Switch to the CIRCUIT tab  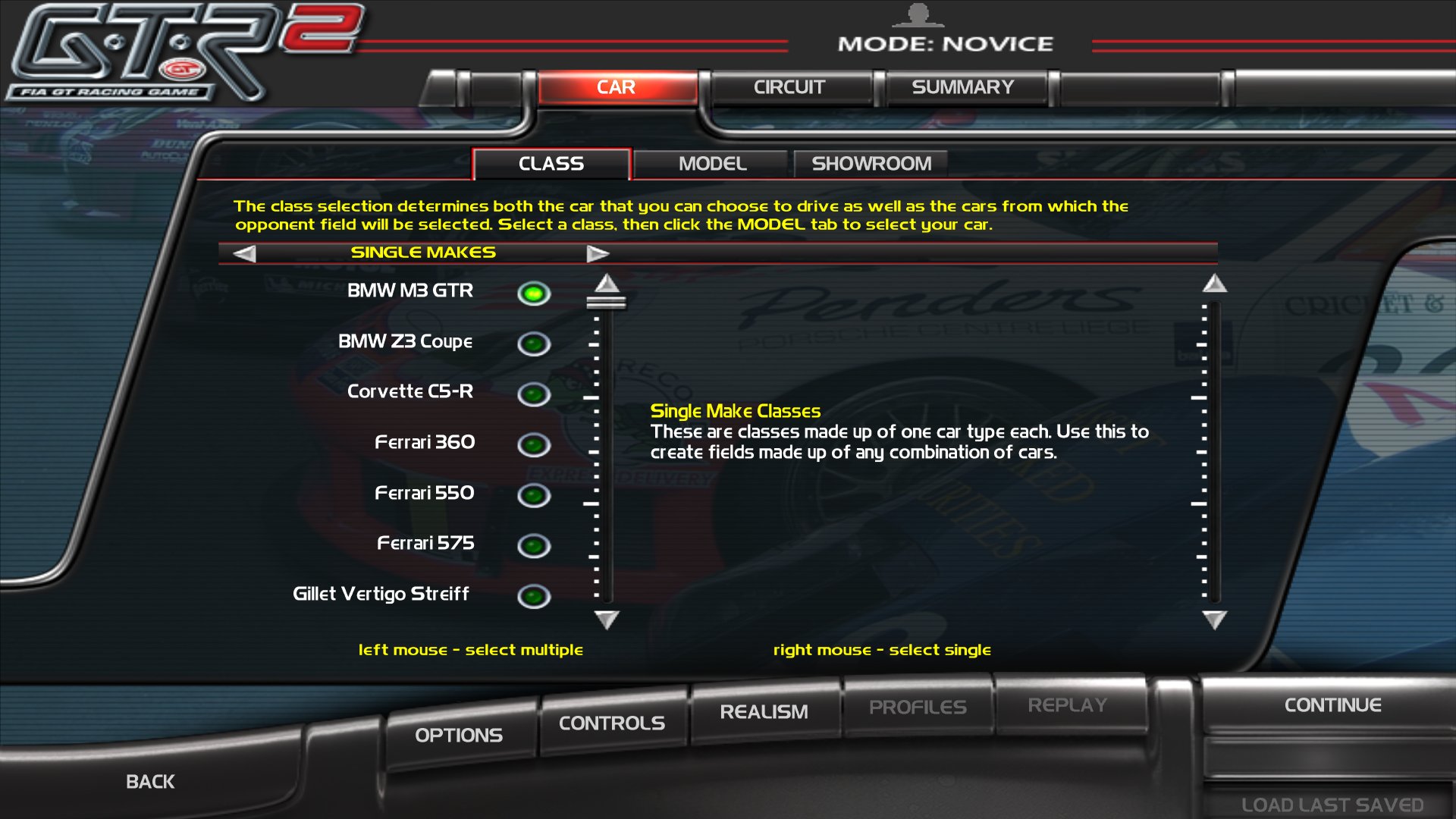(x=789, y=86)
